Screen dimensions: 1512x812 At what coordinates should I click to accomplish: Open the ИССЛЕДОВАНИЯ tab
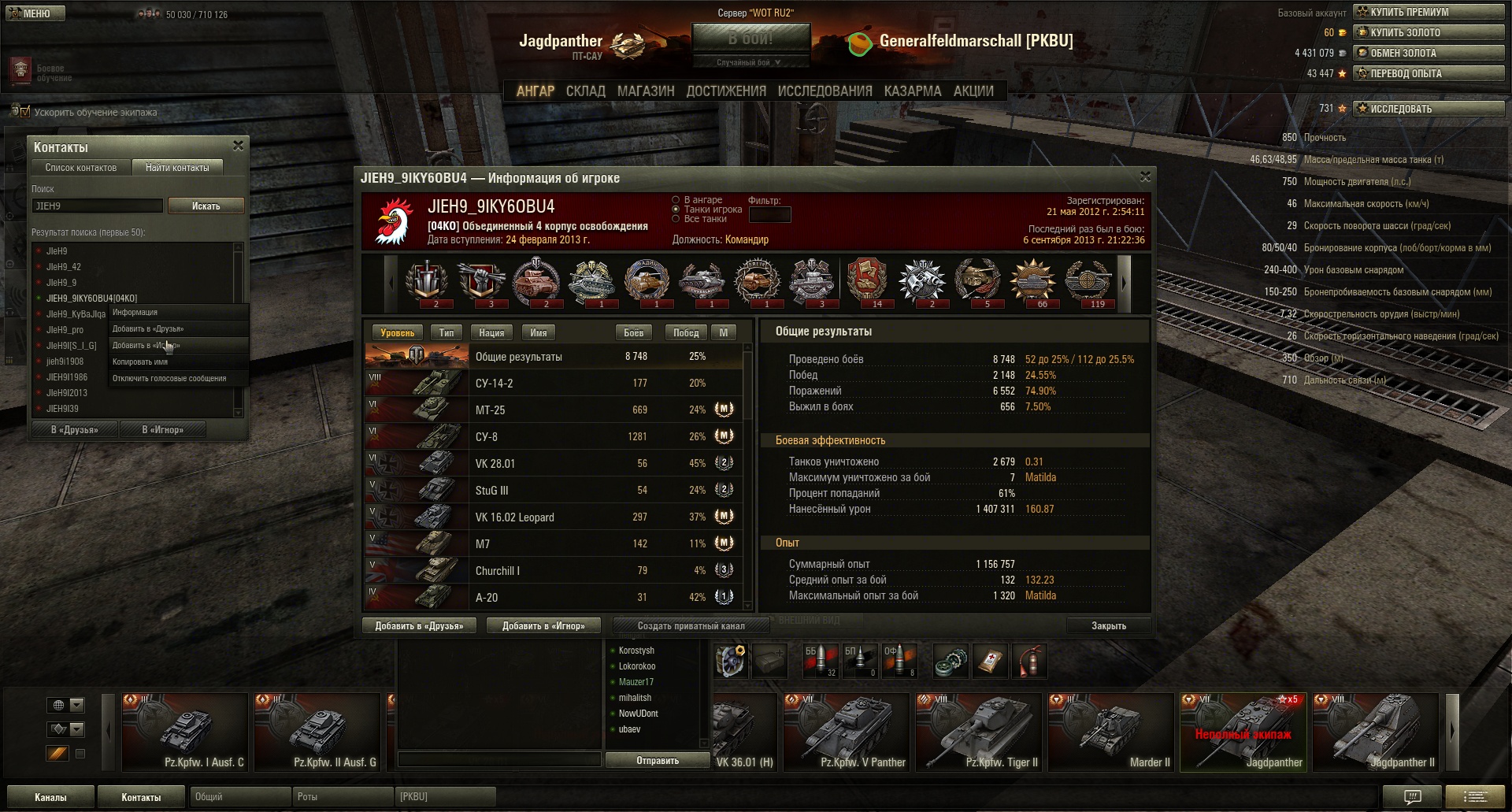(x=825, y=91)
